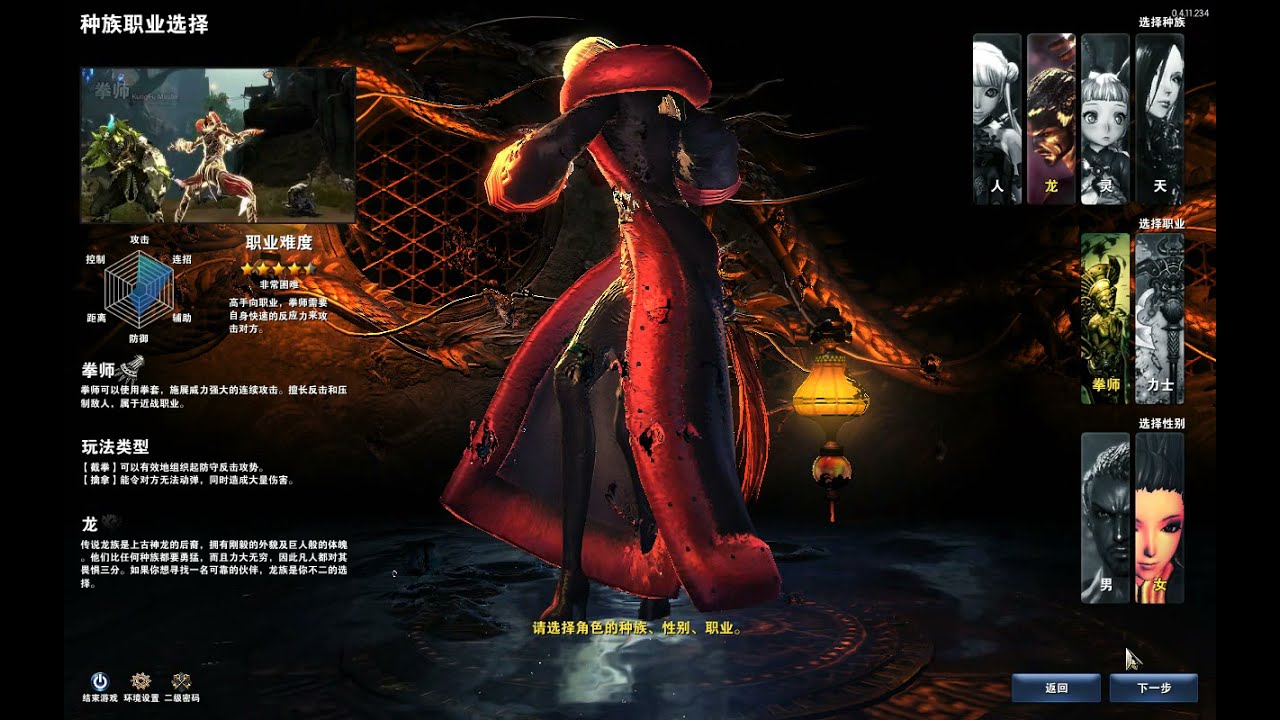Click the 结束游戏 power icon
The image size is (1280, 720).
(x=99, y=683)
